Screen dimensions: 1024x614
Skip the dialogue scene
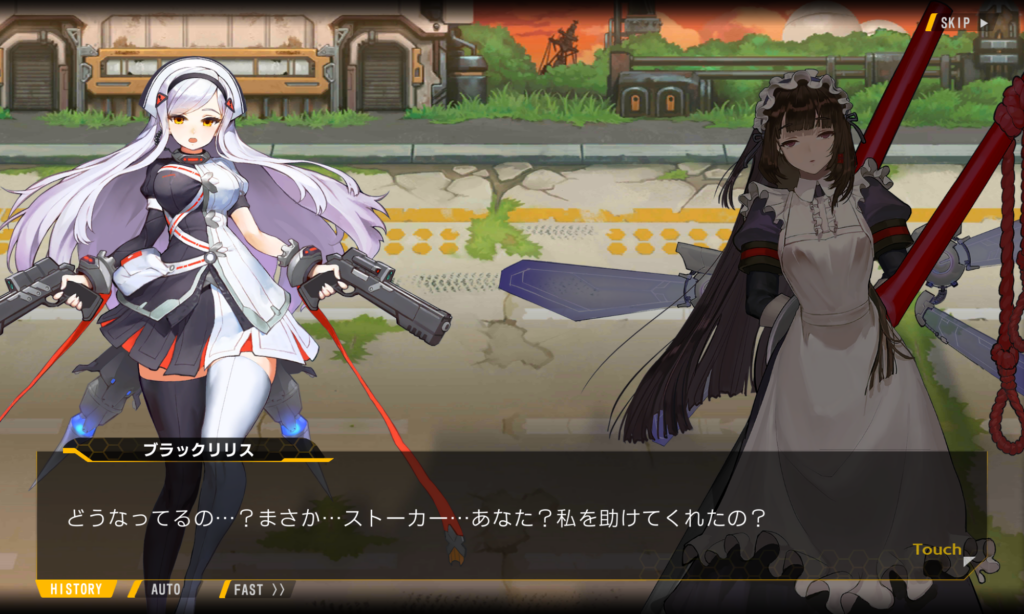tap(960, 22)
